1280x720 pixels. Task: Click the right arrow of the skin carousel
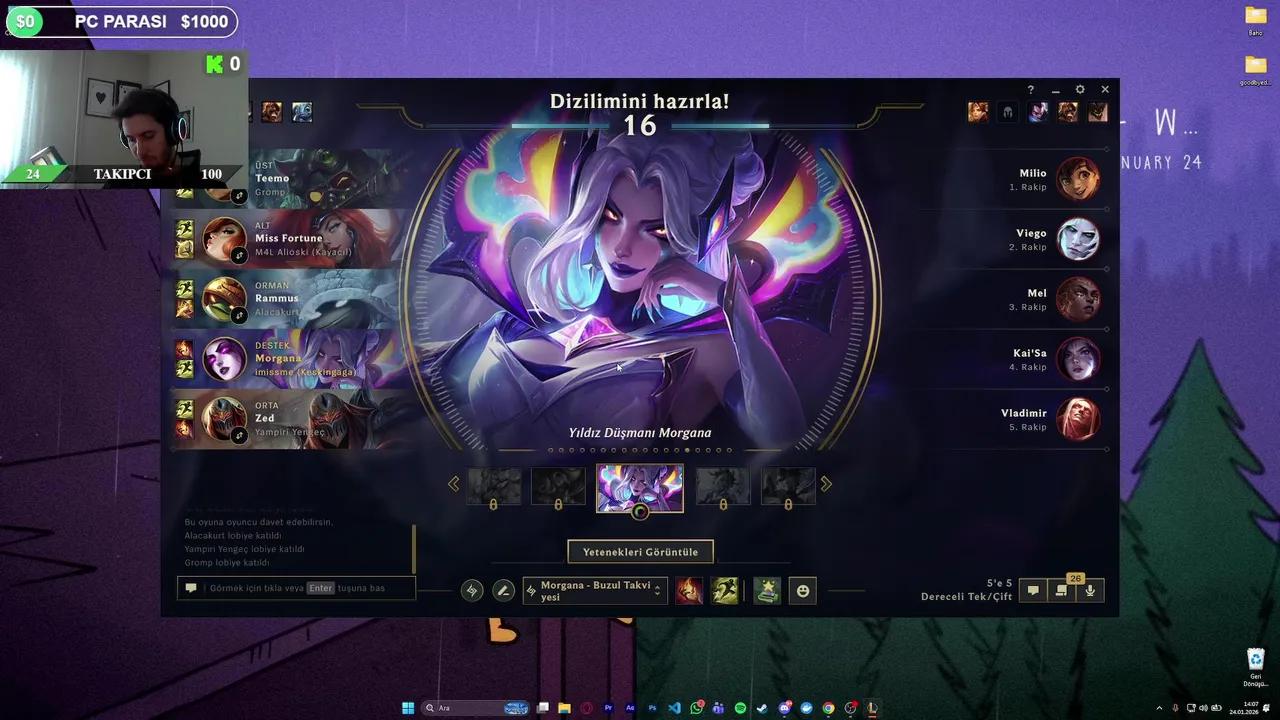tap(826, 484)
